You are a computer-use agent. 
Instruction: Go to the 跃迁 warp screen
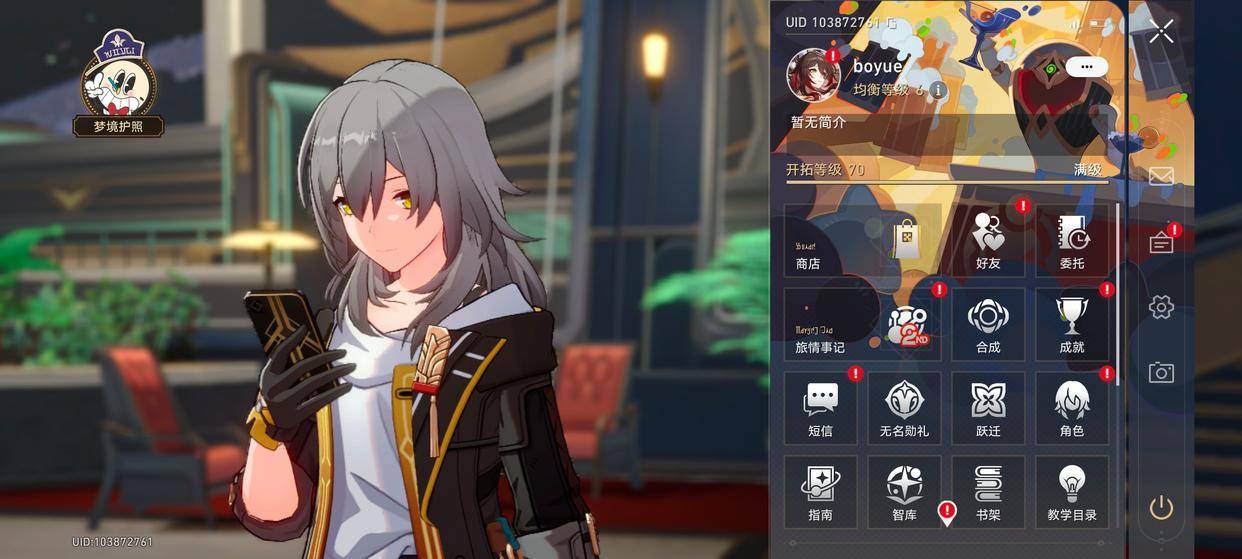988,409
